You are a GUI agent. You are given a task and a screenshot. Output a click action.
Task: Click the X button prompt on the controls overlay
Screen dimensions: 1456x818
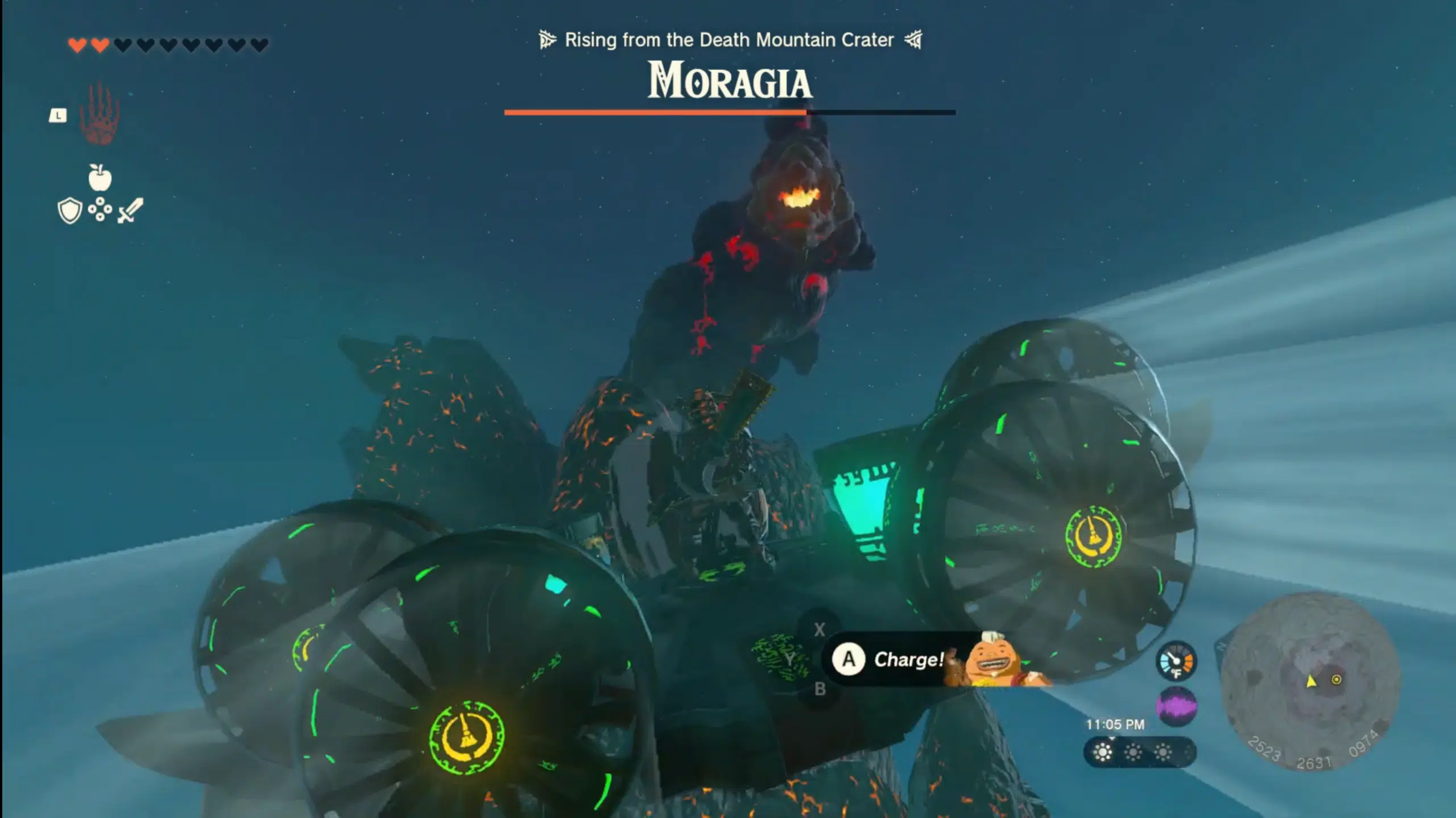coord(820,629)
